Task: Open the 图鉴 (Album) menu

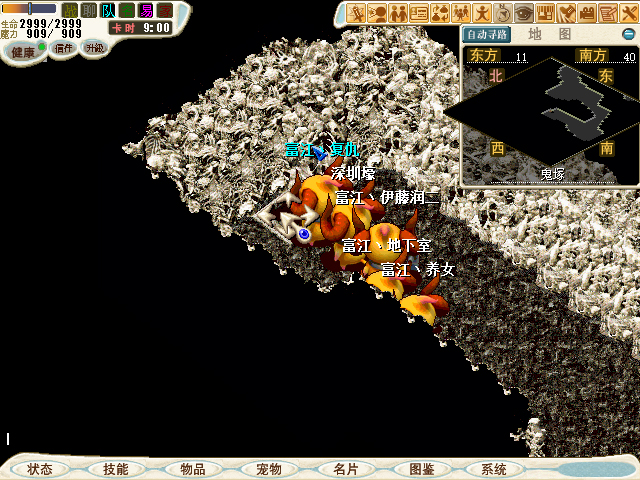Action: pyautogui.click(x=421, y=469)
